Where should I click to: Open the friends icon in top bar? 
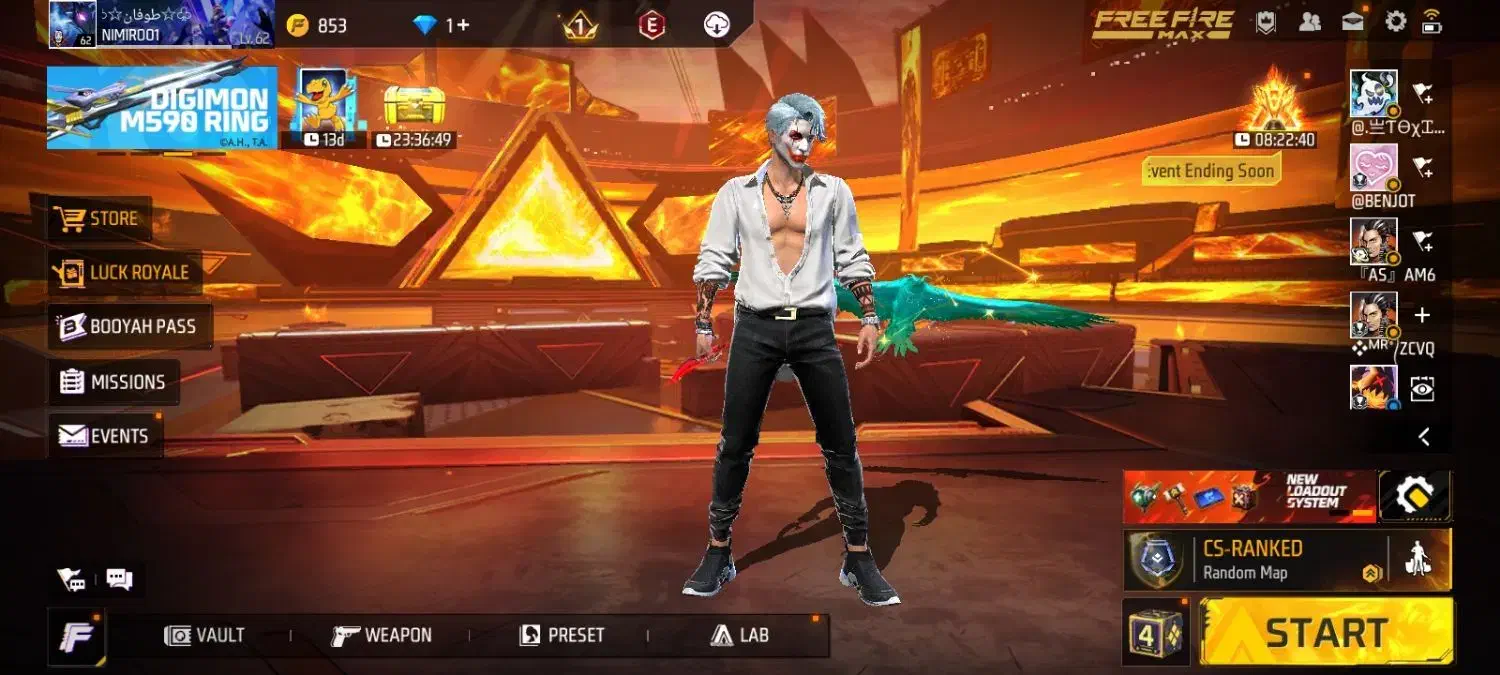pos(1309,22)
